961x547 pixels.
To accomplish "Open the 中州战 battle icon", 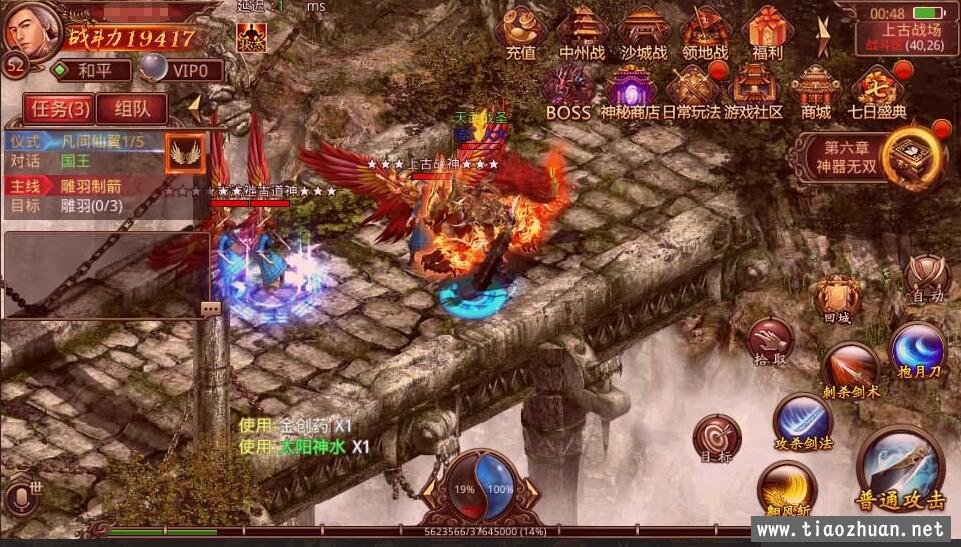I will tap(581, 31).
